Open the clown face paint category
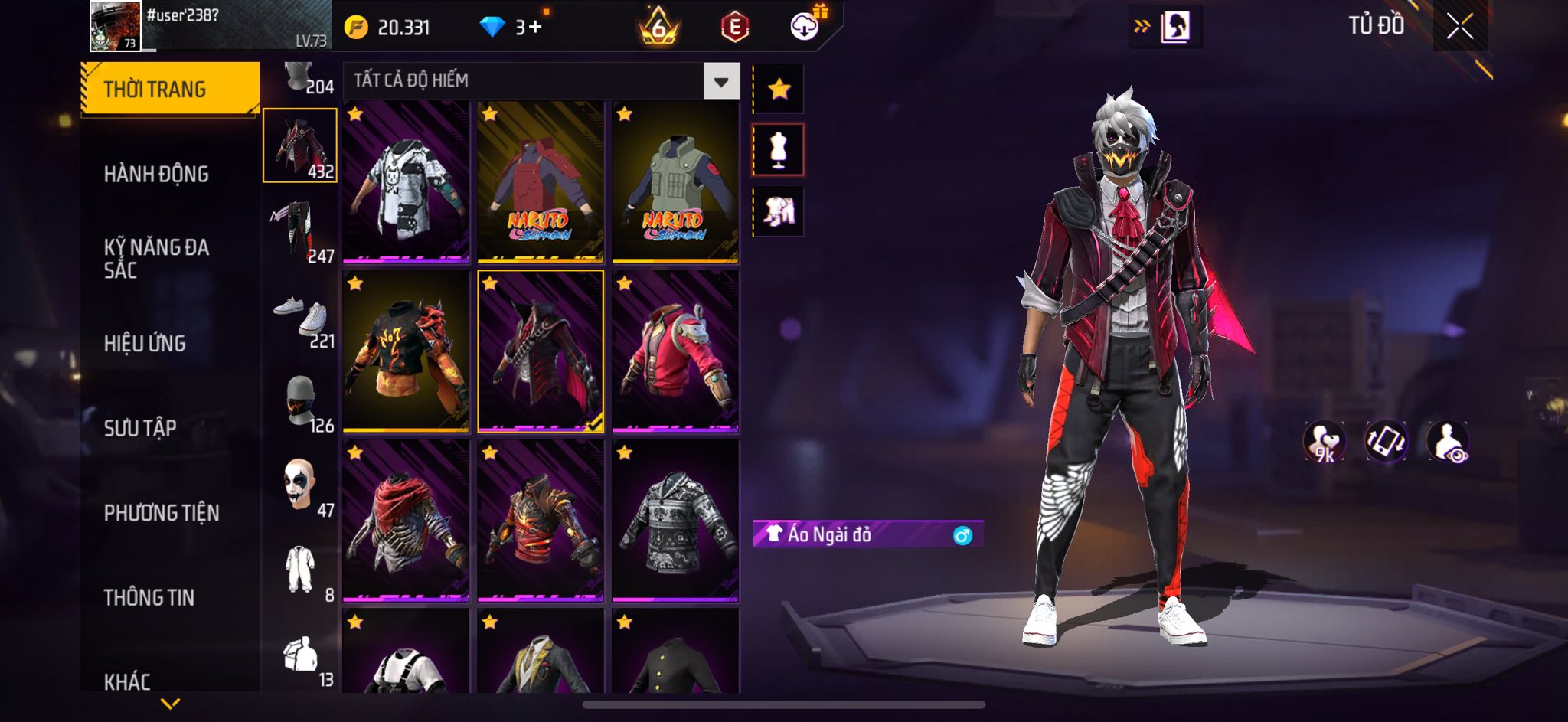The height and width of the screenshot is (722, 1568). [300, 485]
